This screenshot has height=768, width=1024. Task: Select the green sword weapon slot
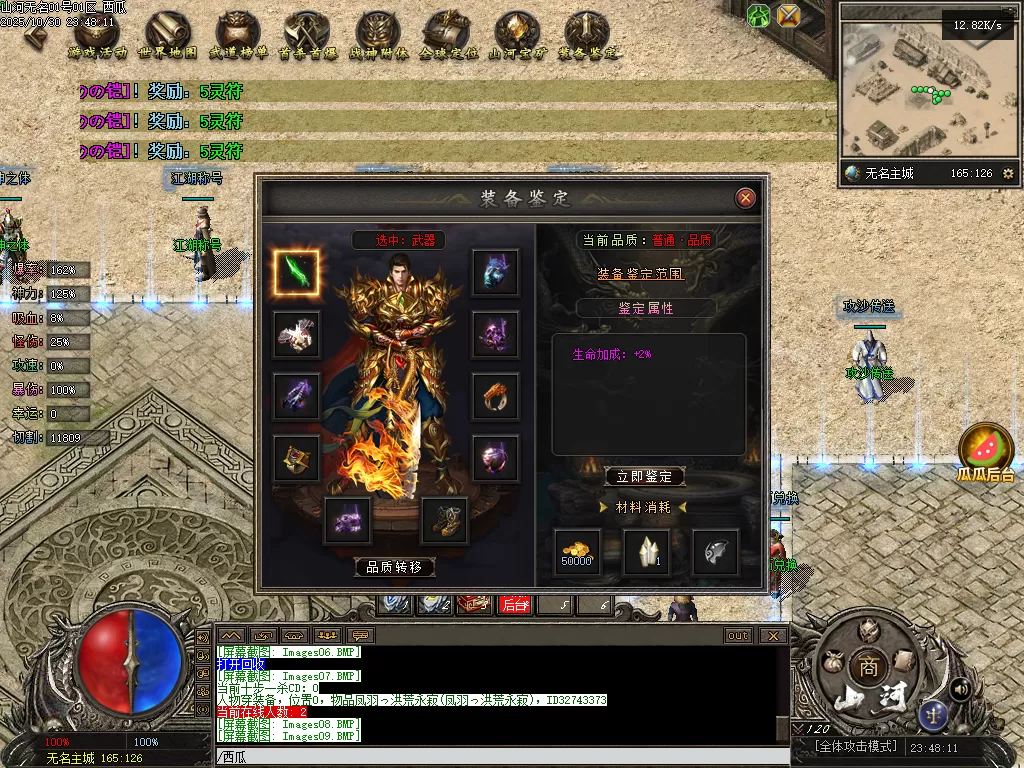297,273
